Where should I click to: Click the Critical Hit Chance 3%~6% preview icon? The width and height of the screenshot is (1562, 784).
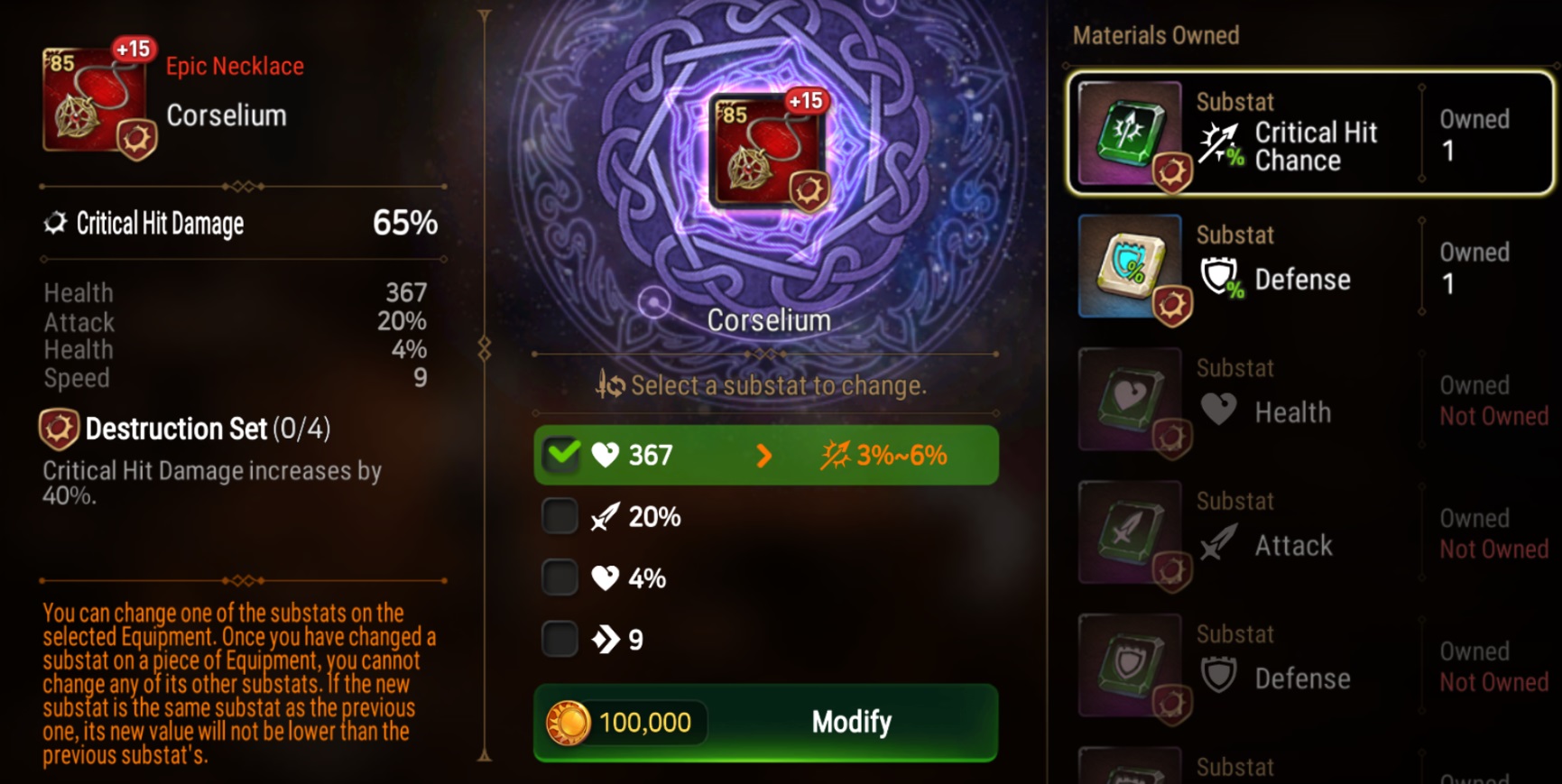[837, 455]
